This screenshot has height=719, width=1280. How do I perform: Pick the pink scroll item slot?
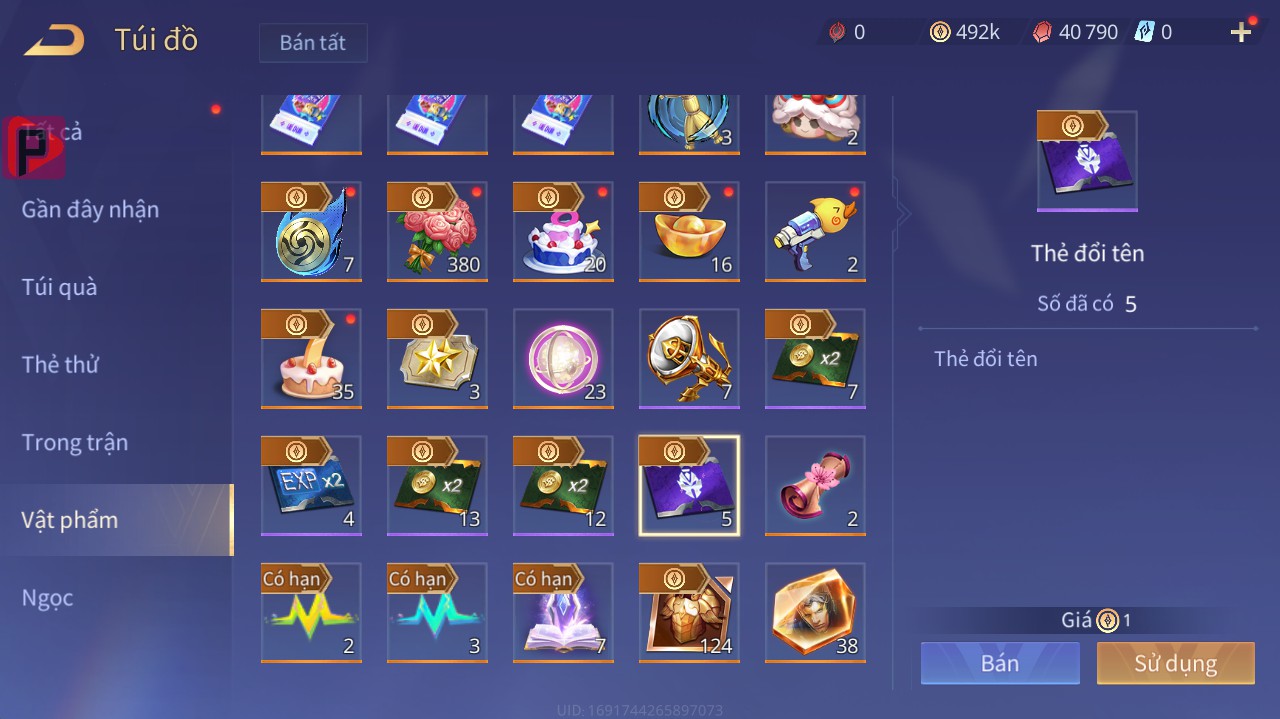tap(815, 486)
